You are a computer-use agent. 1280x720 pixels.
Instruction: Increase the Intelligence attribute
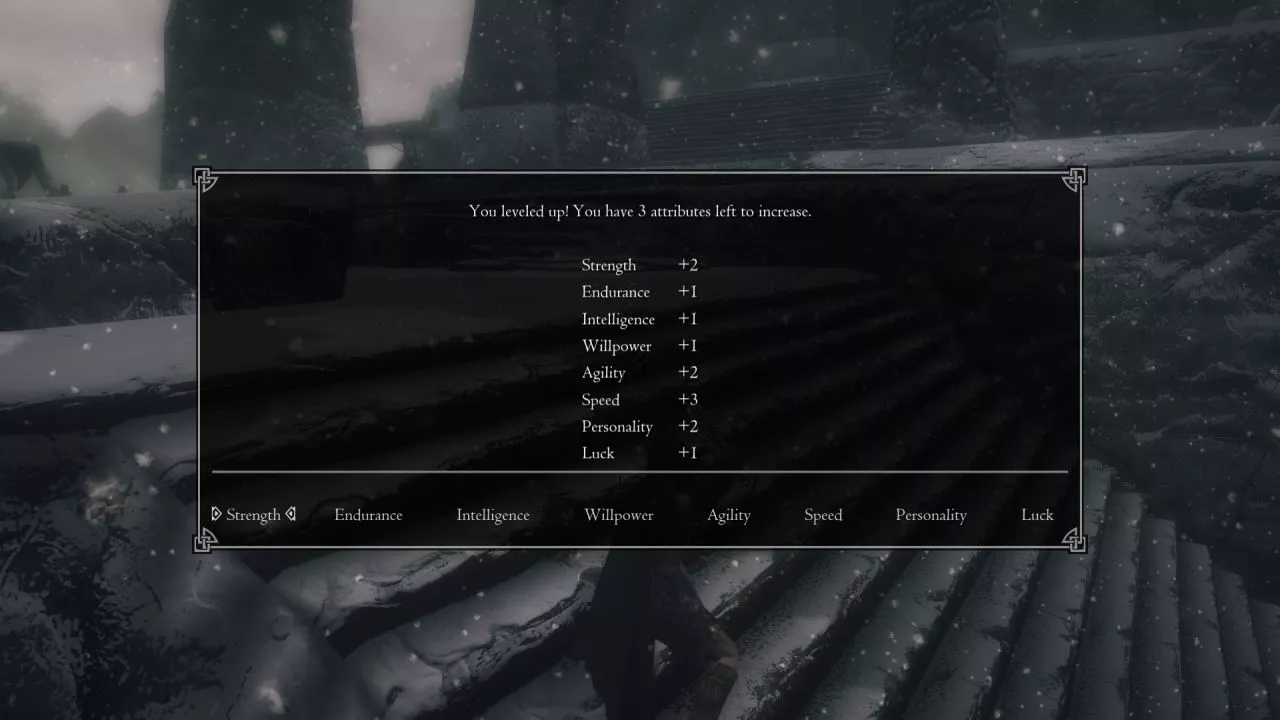pyautogui.click(x=493, y=515)
